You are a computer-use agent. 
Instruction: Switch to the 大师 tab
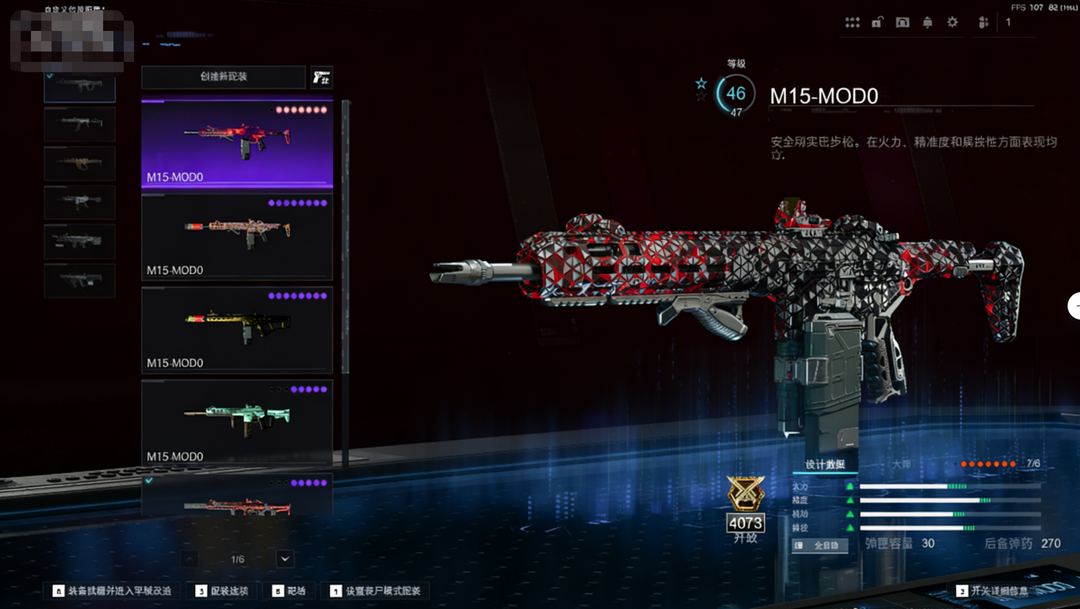(901, 465)
